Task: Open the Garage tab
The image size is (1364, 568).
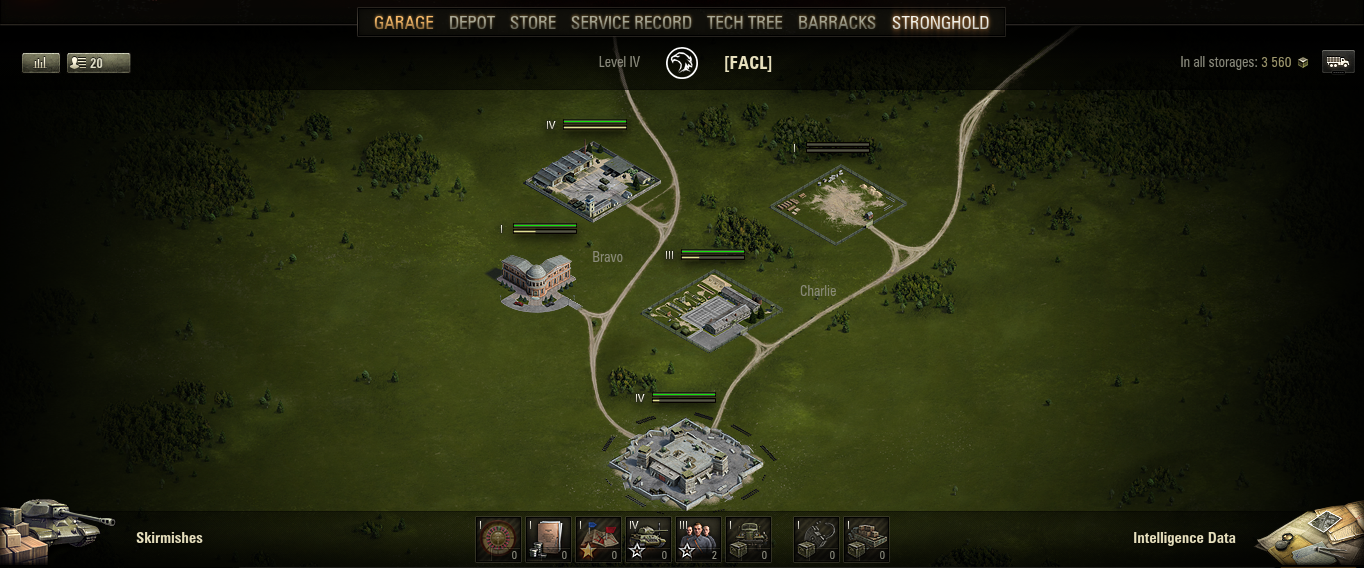Action: [x=404, y=22]
